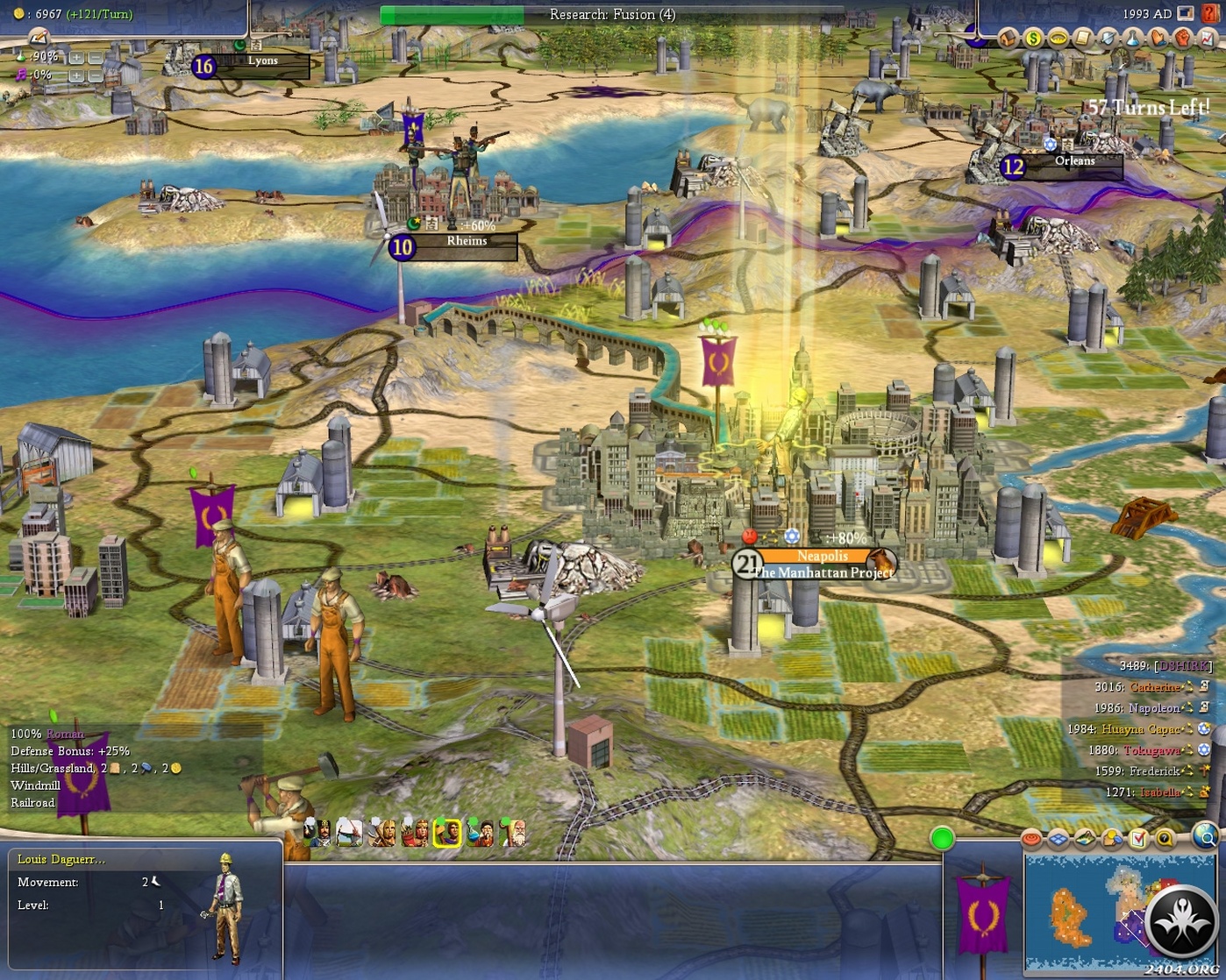The width and height of the screenshot is (1226, 980).
Task: Open the Military Advisor shield icon
Action: [1109, 38]
